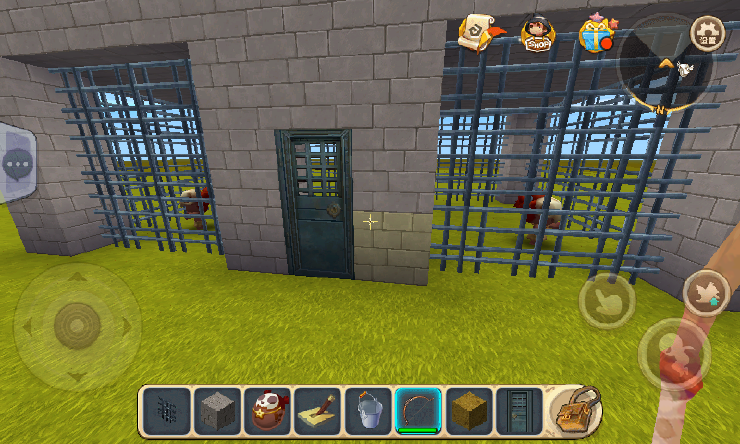Pick the metal bucket hotbar slot

tap(368, 410)
